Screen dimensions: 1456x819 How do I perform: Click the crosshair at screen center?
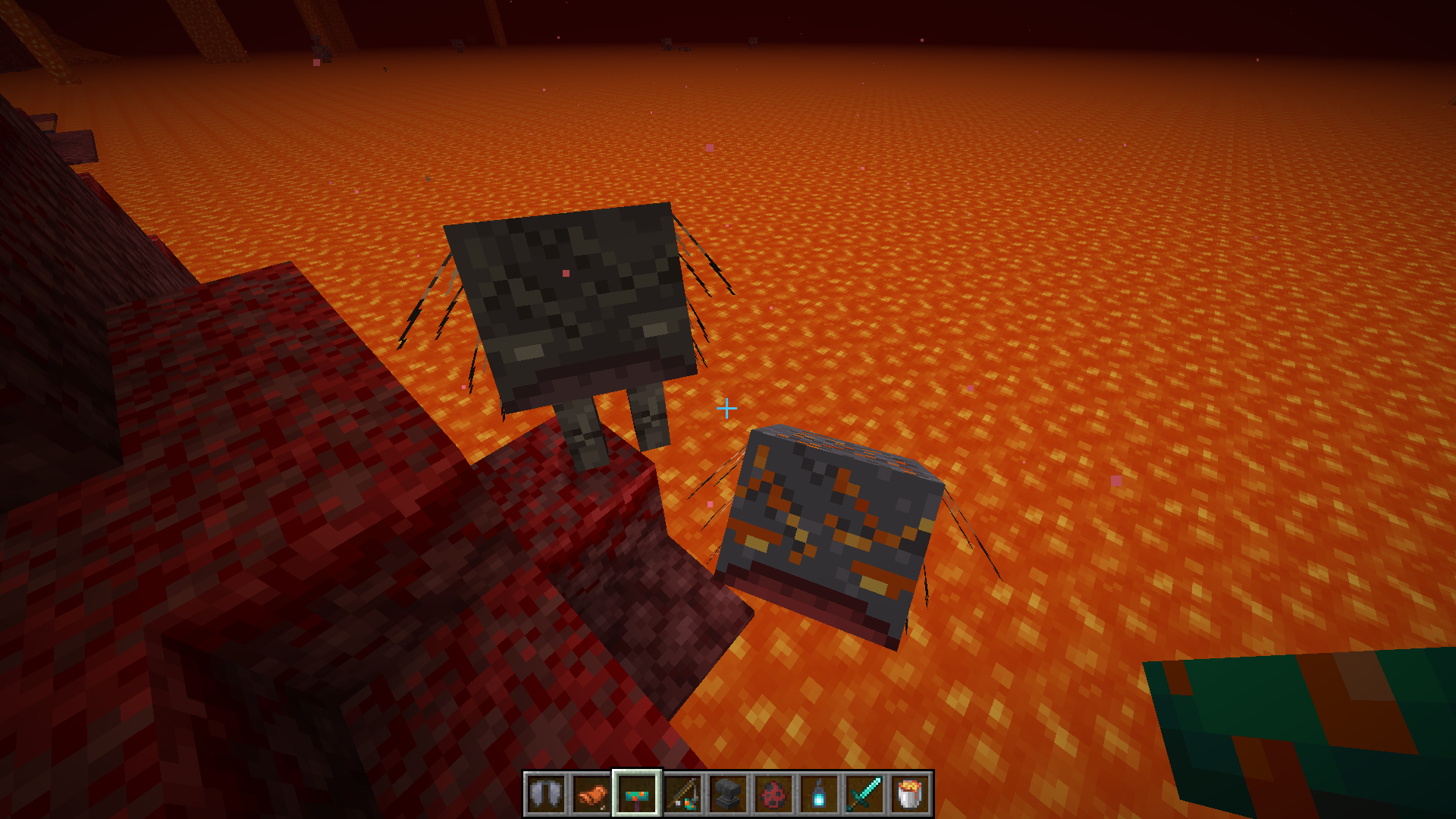point(726,409)
